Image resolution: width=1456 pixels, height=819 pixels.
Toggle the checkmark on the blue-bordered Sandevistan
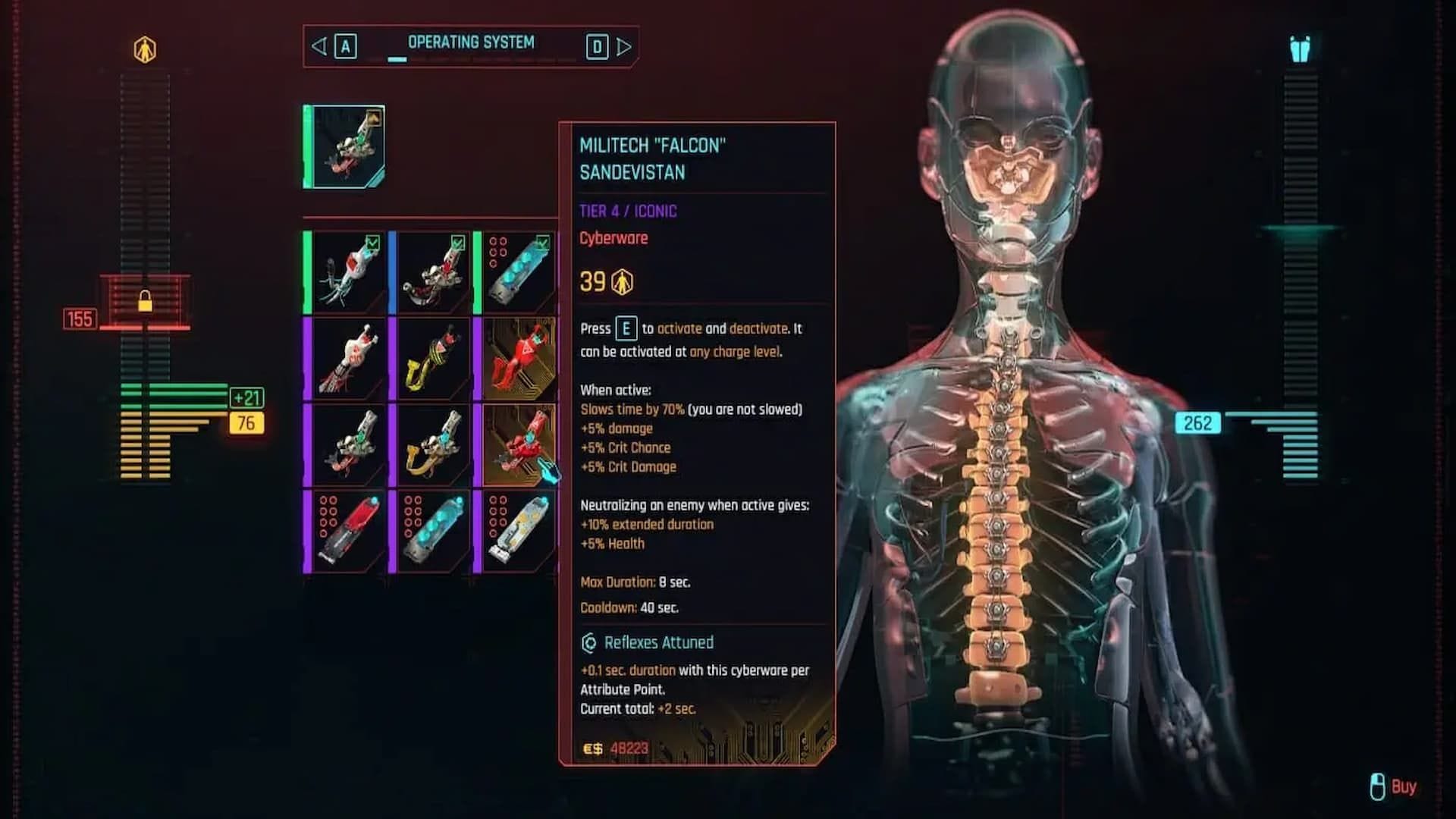[457, 243]
